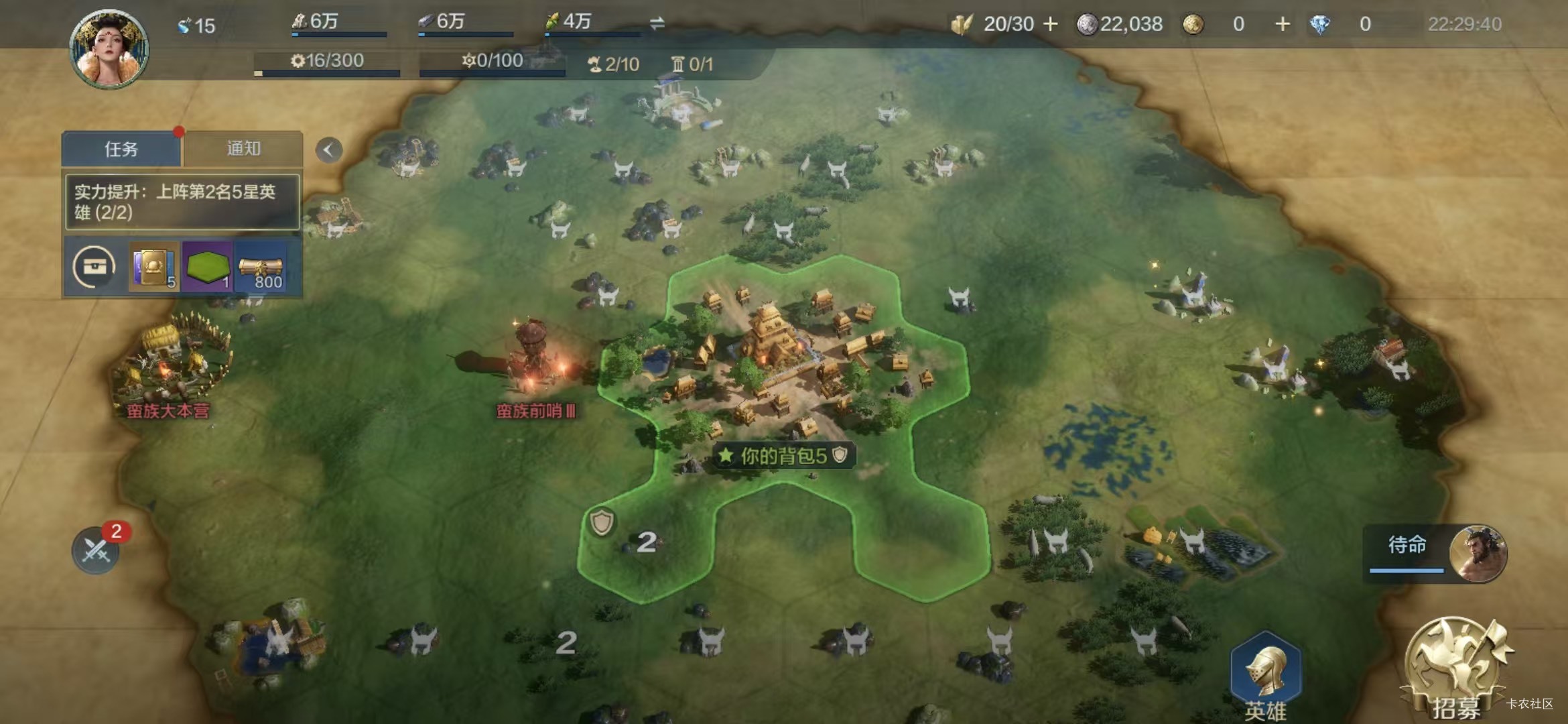Claim the quest reward chest icon
This screenshot has height=724, width=1568.
pyautogui.click(x=94, y=267)
